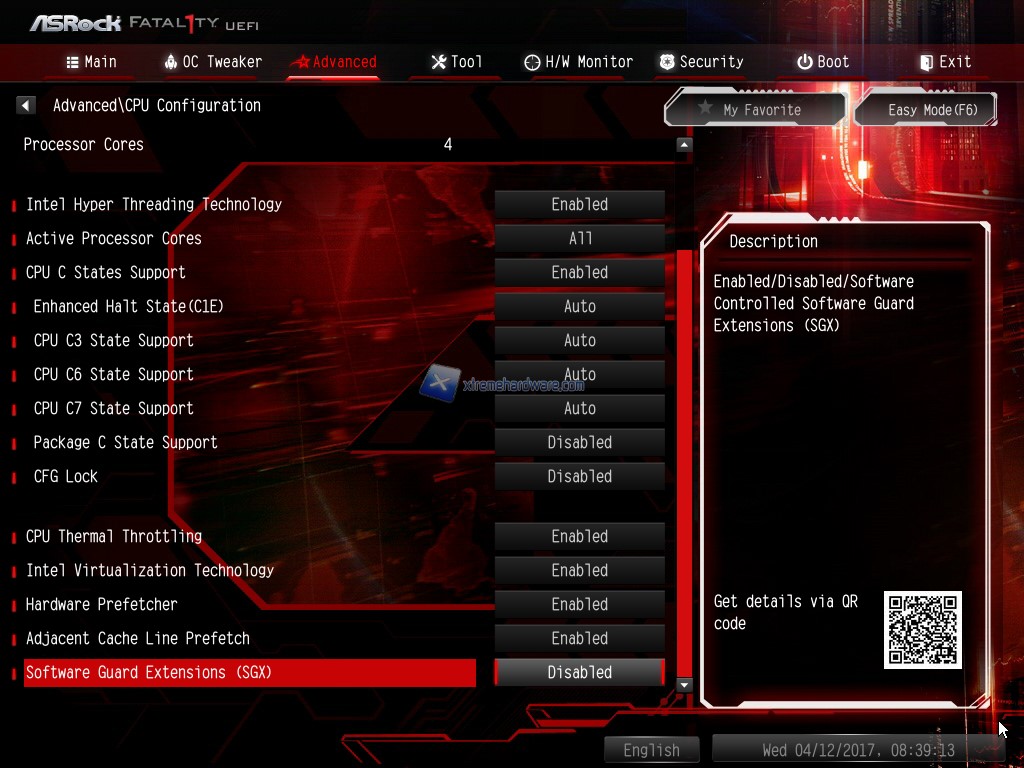Change the CPU C States Support value

(x=580, y=273)
